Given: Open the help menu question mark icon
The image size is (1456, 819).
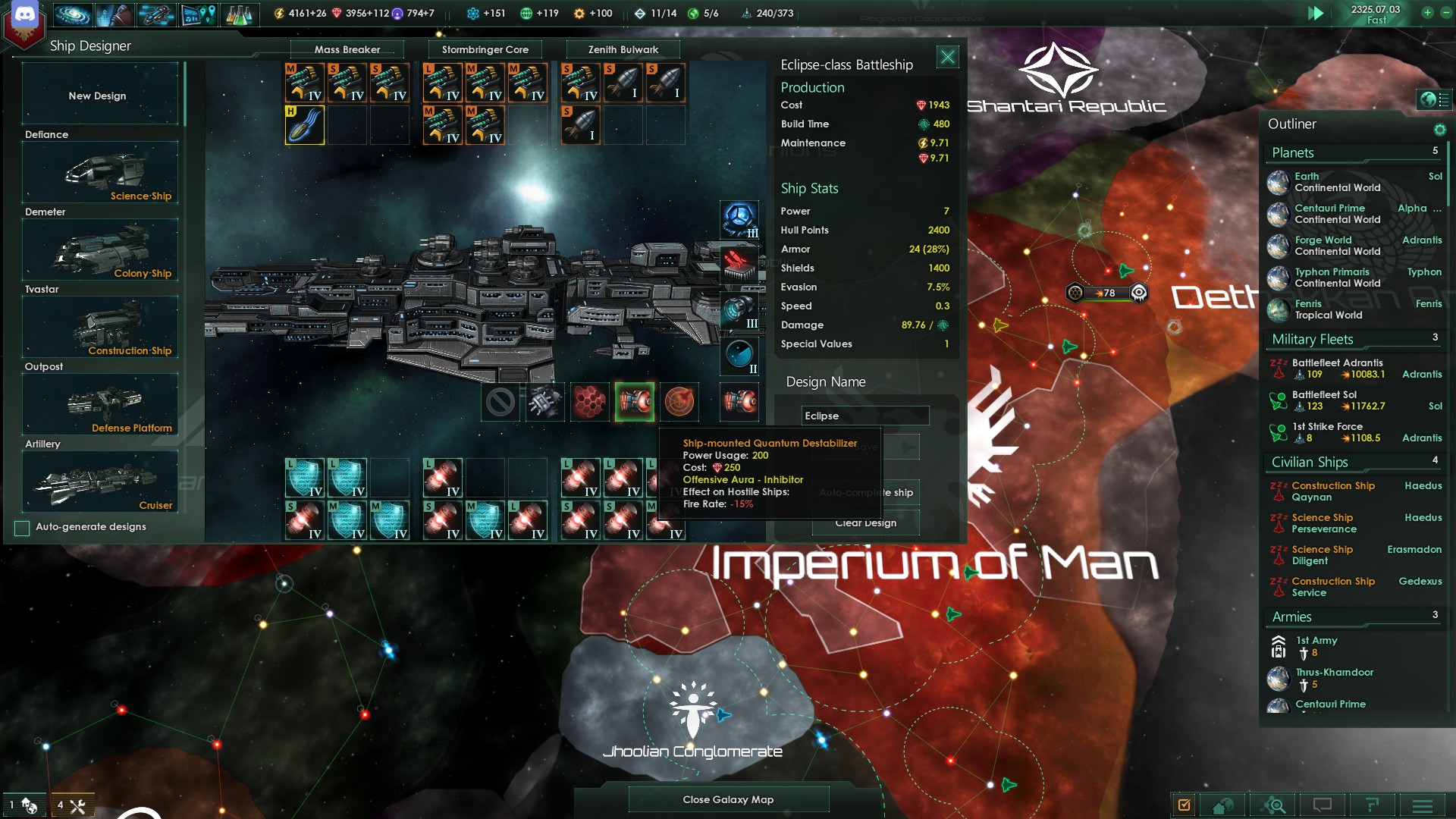Looking at the screenshot, I should [1373, 805].
